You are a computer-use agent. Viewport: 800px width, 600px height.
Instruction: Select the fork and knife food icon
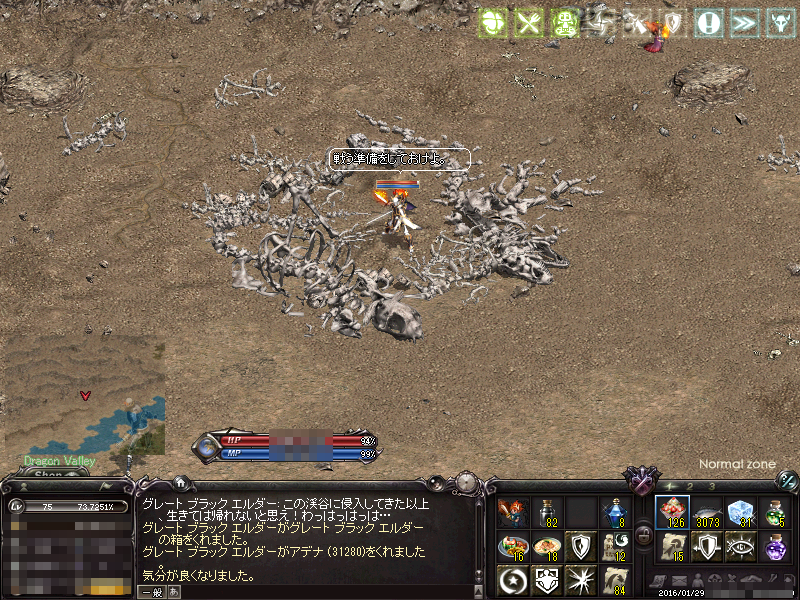(528, 24)
